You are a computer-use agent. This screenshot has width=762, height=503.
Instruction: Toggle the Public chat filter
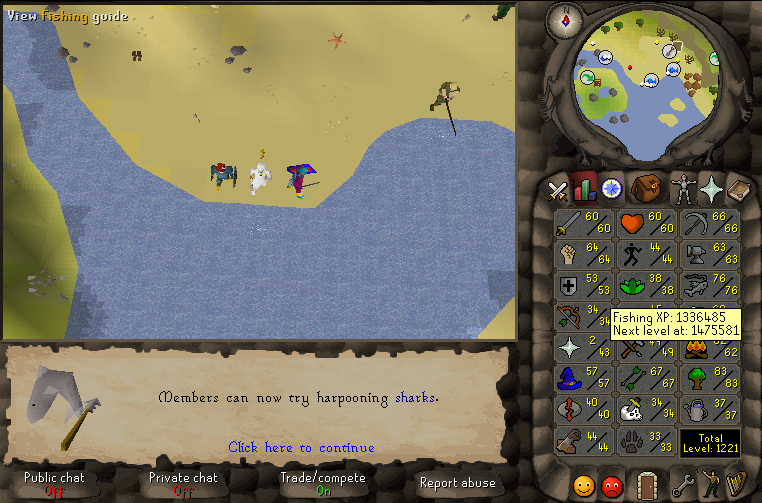coord(54,484)
